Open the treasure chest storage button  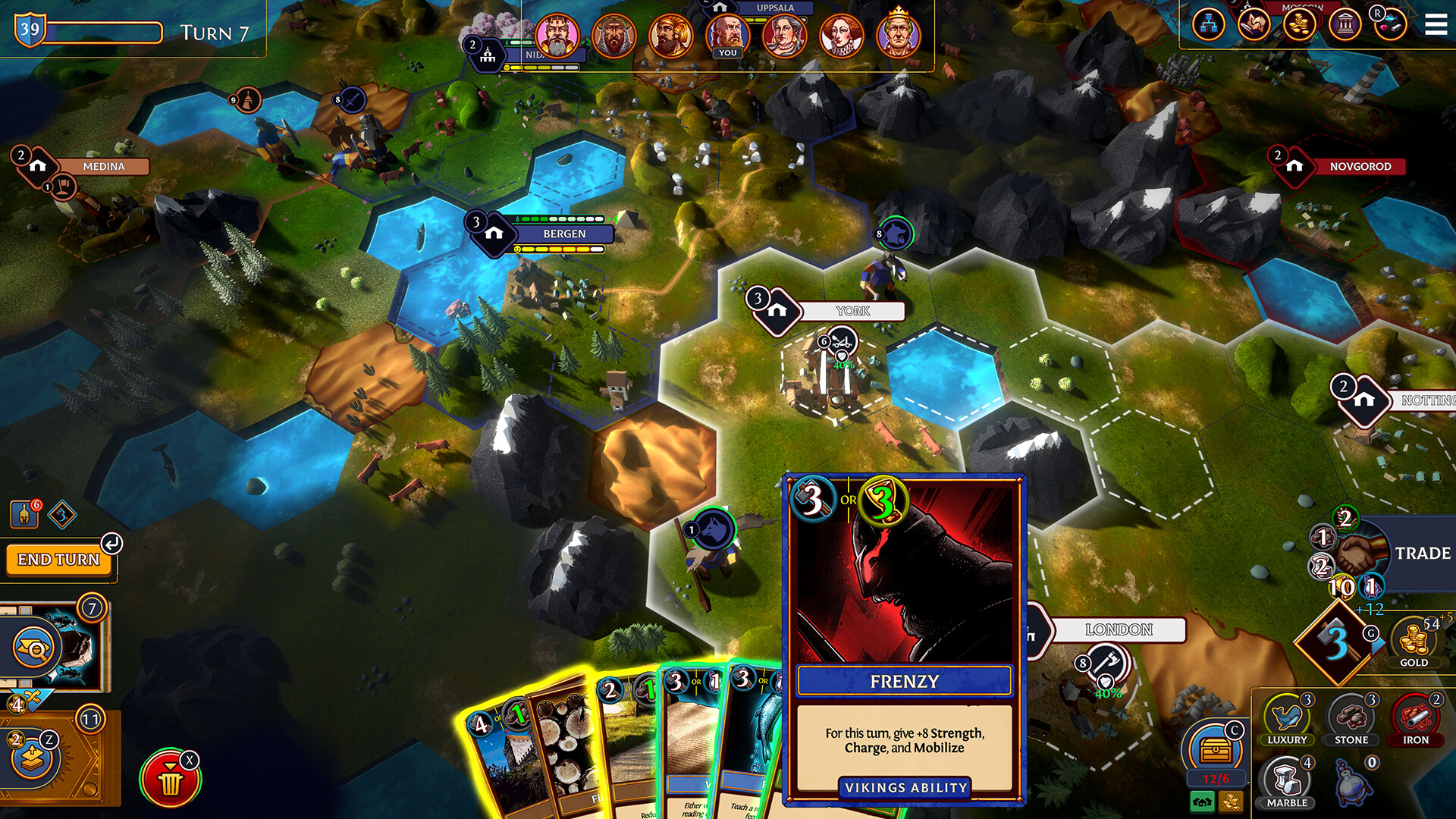pos(1216,750)
